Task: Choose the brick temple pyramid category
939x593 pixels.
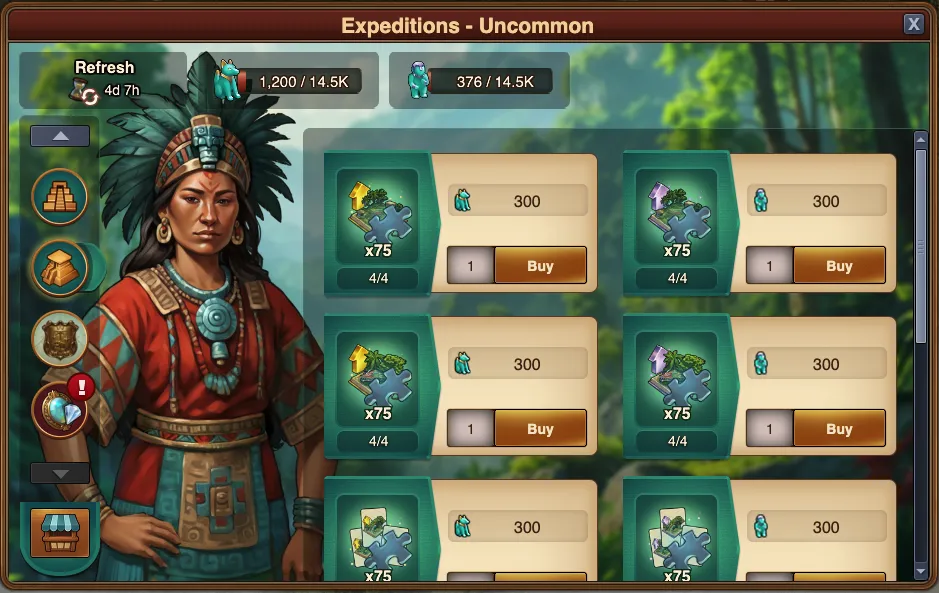Action: pos(60,196)
